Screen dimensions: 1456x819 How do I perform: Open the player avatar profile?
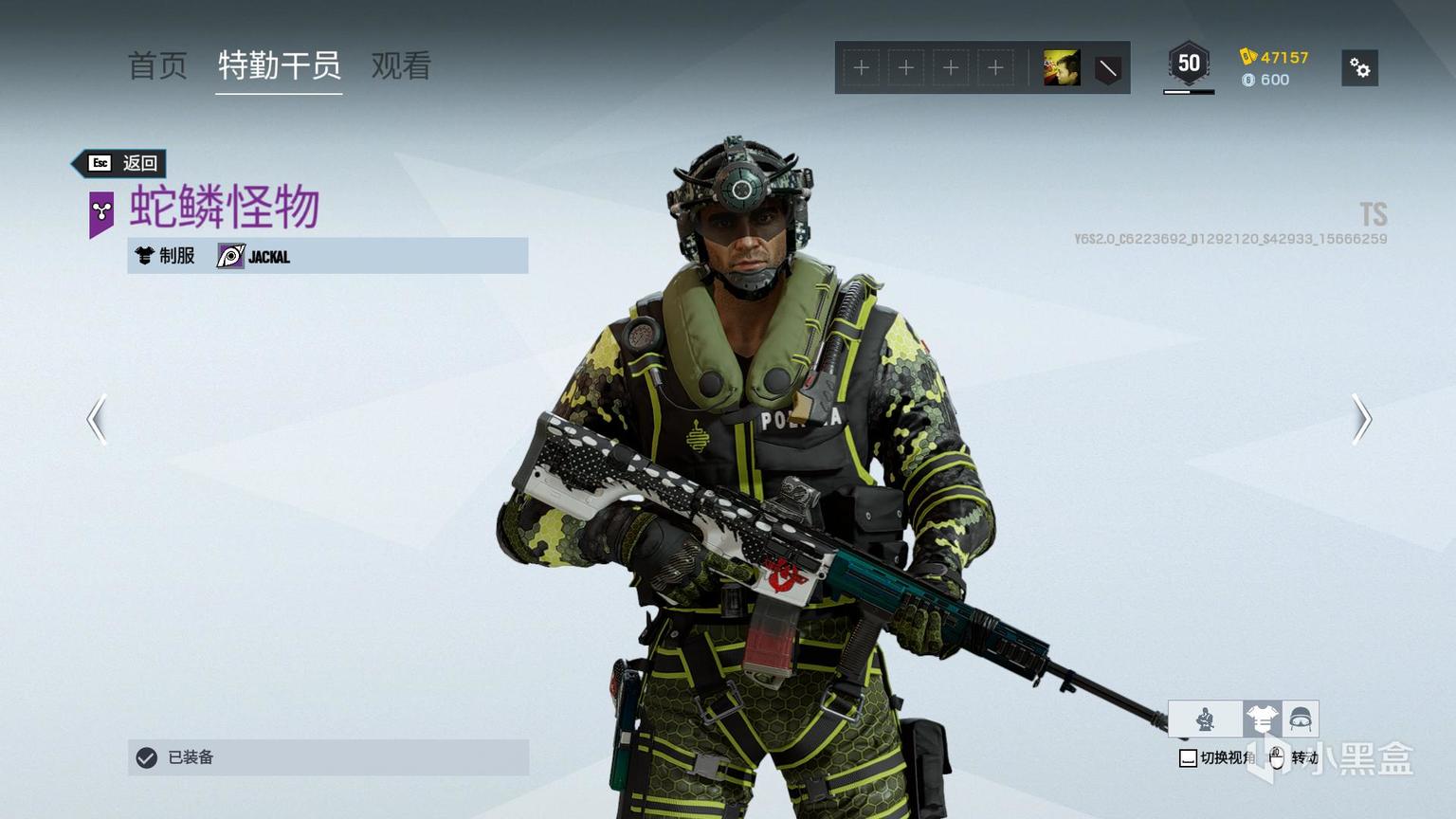point(1061,68)
